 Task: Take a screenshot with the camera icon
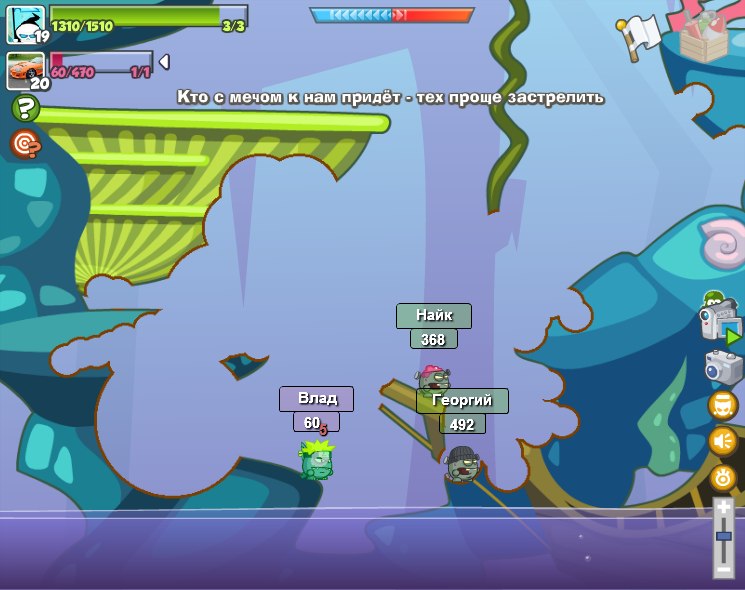pyautogui.click(x=723, y=367)
